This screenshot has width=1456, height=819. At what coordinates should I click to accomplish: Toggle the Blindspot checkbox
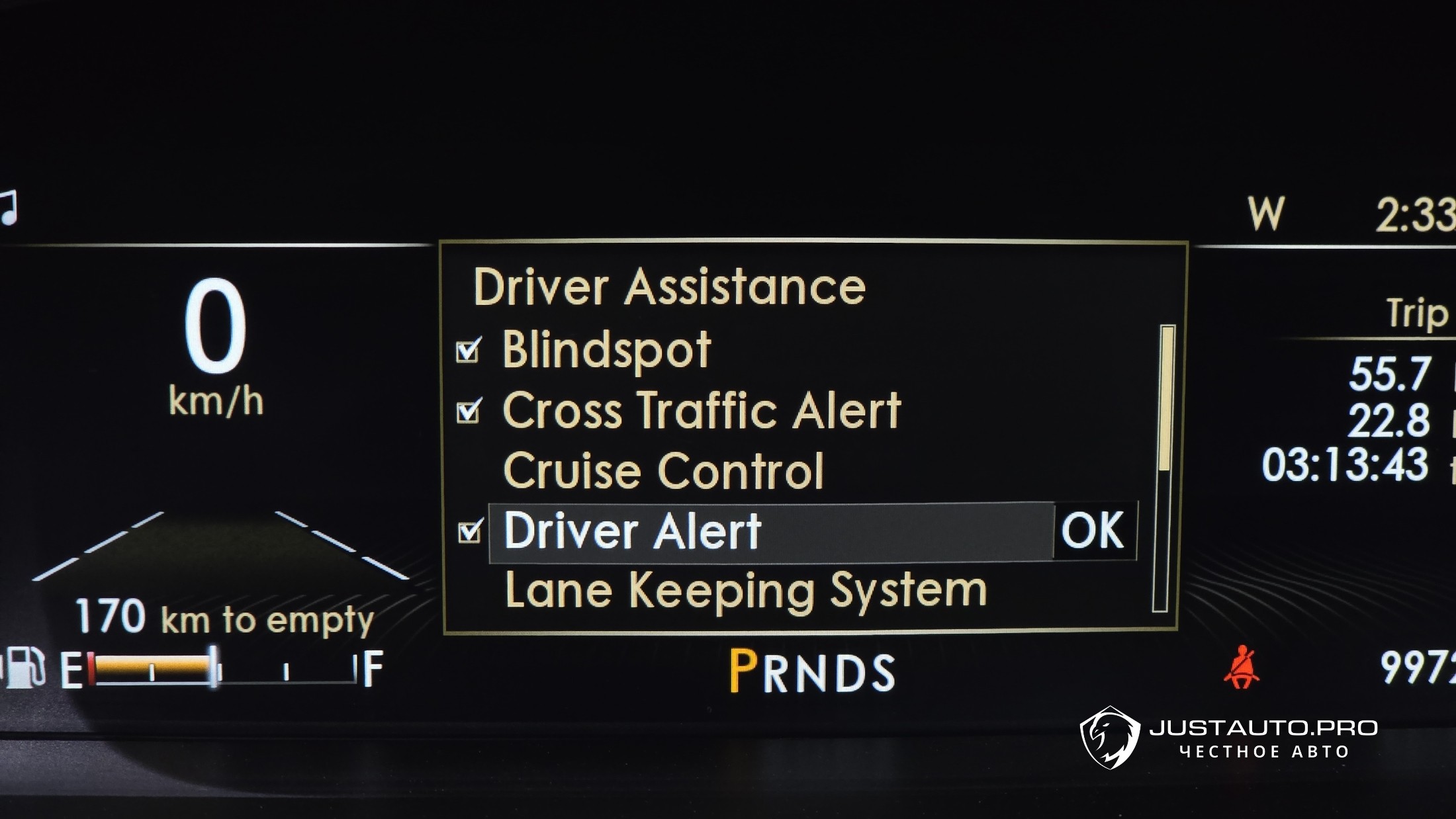469,351
